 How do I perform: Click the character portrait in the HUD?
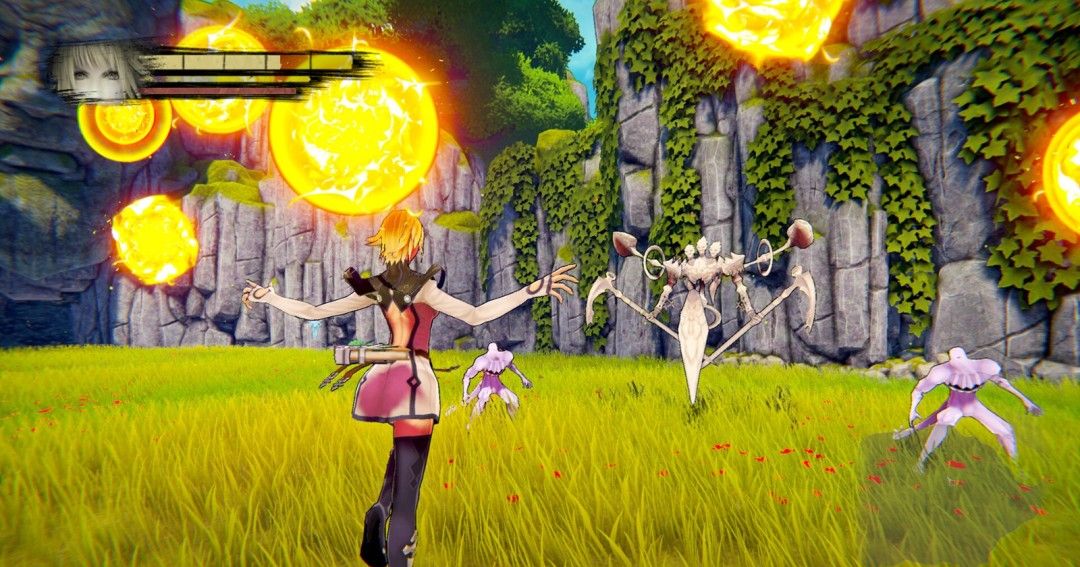pos(97,71)
